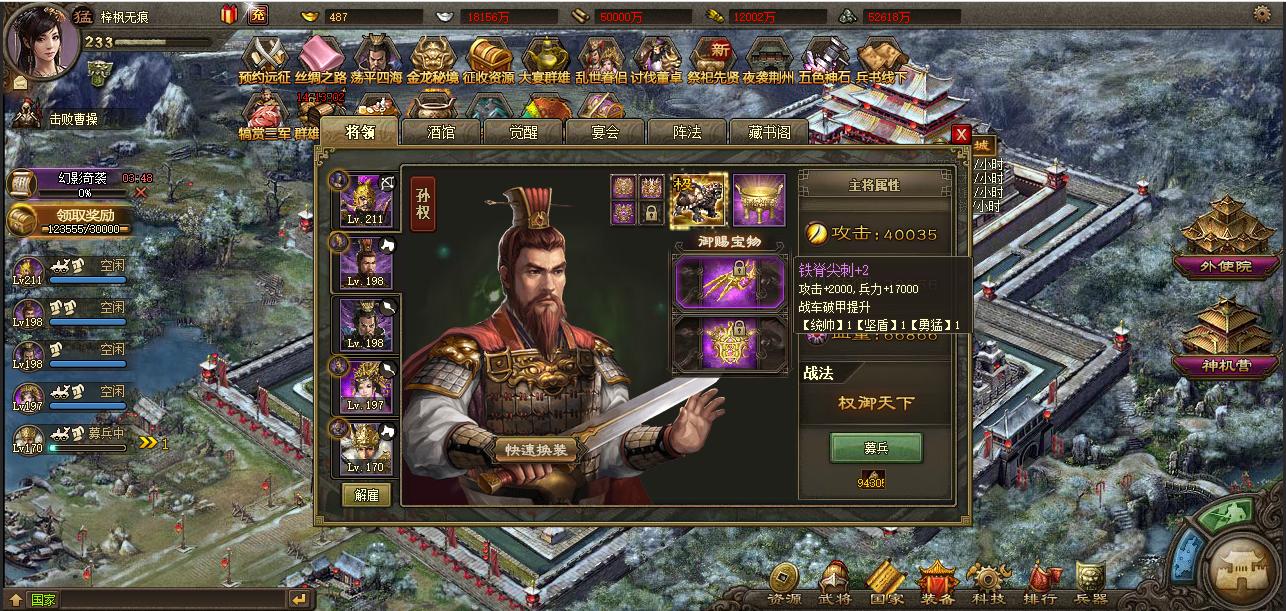
Task: Open the 觉醒 tab
Action: coord(523,132)
